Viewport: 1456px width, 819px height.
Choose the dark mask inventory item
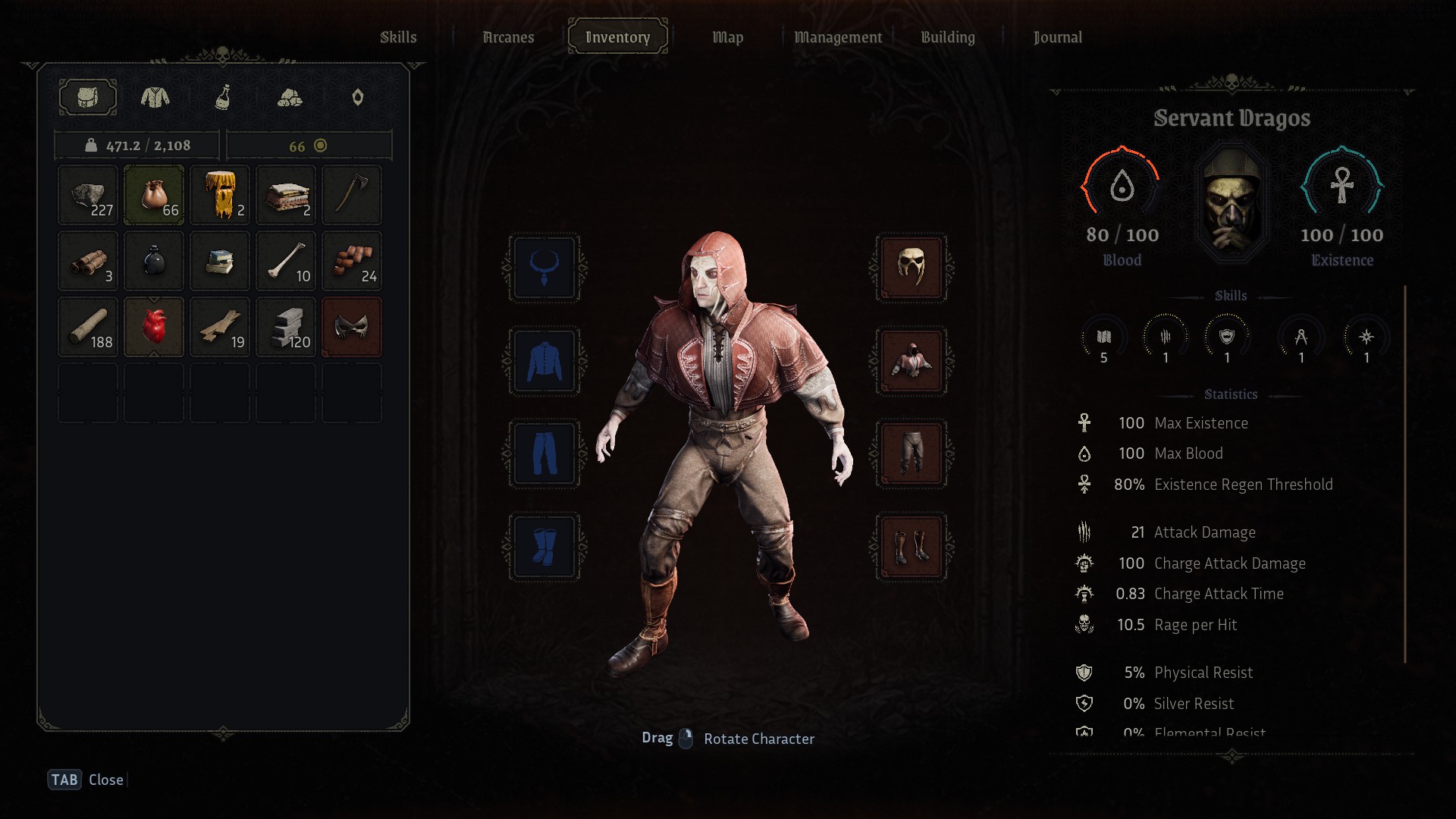click(352, 328)
